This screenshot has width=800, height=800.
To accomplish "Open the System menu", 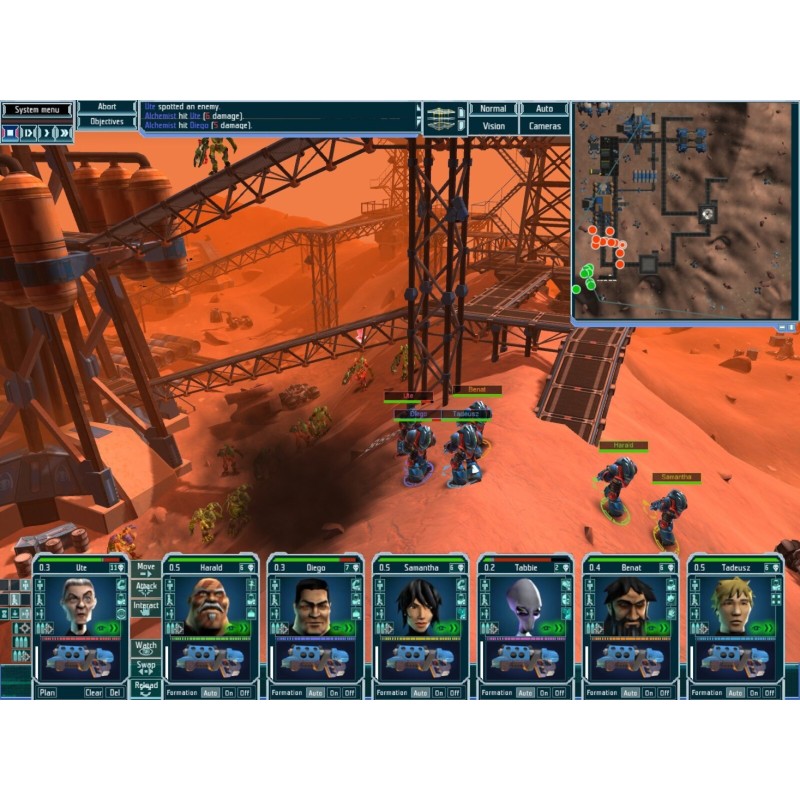I will [36, 109].
